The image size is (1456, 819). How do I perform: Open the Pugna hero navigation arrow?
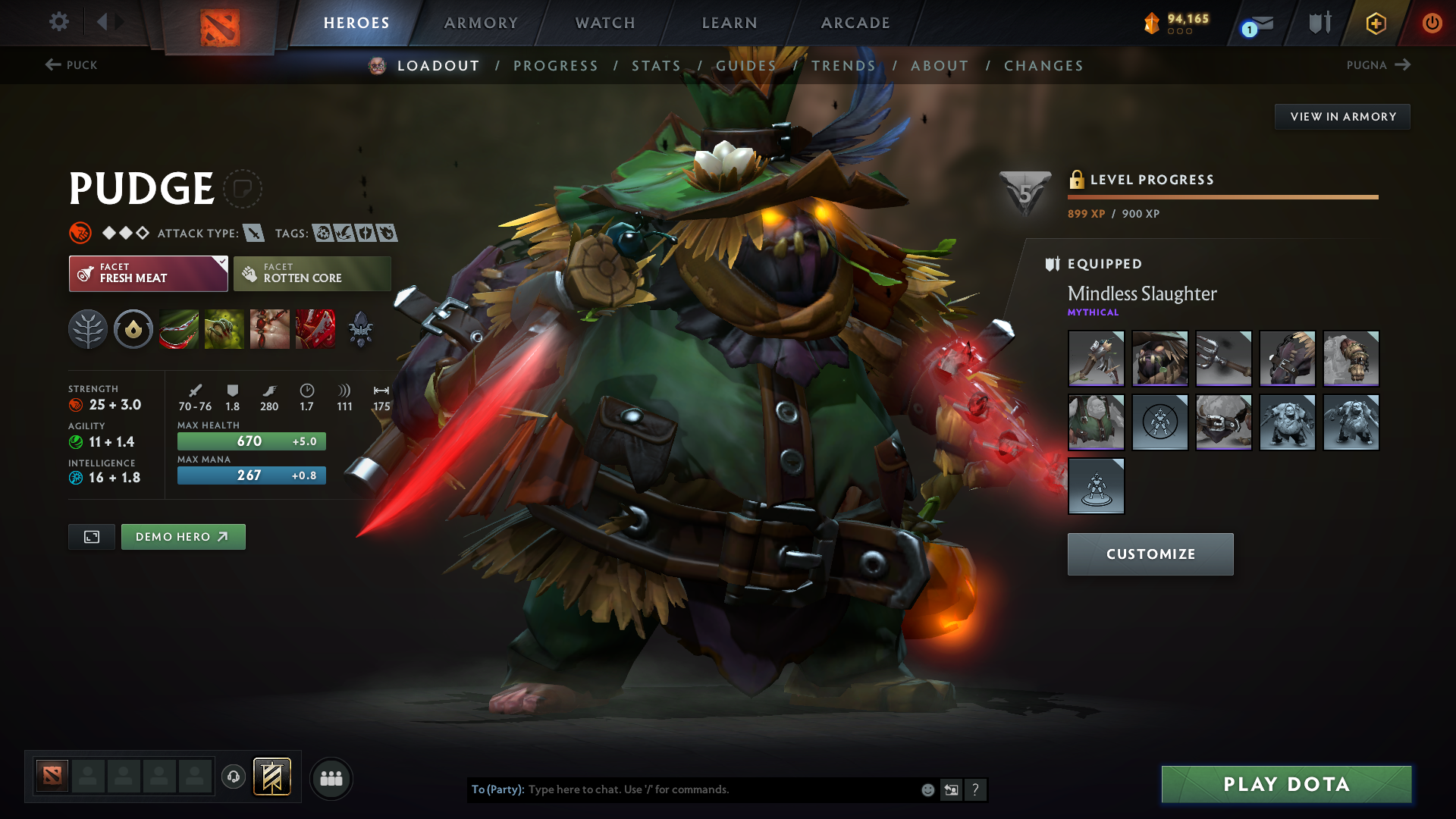[x=1401, y=65]
